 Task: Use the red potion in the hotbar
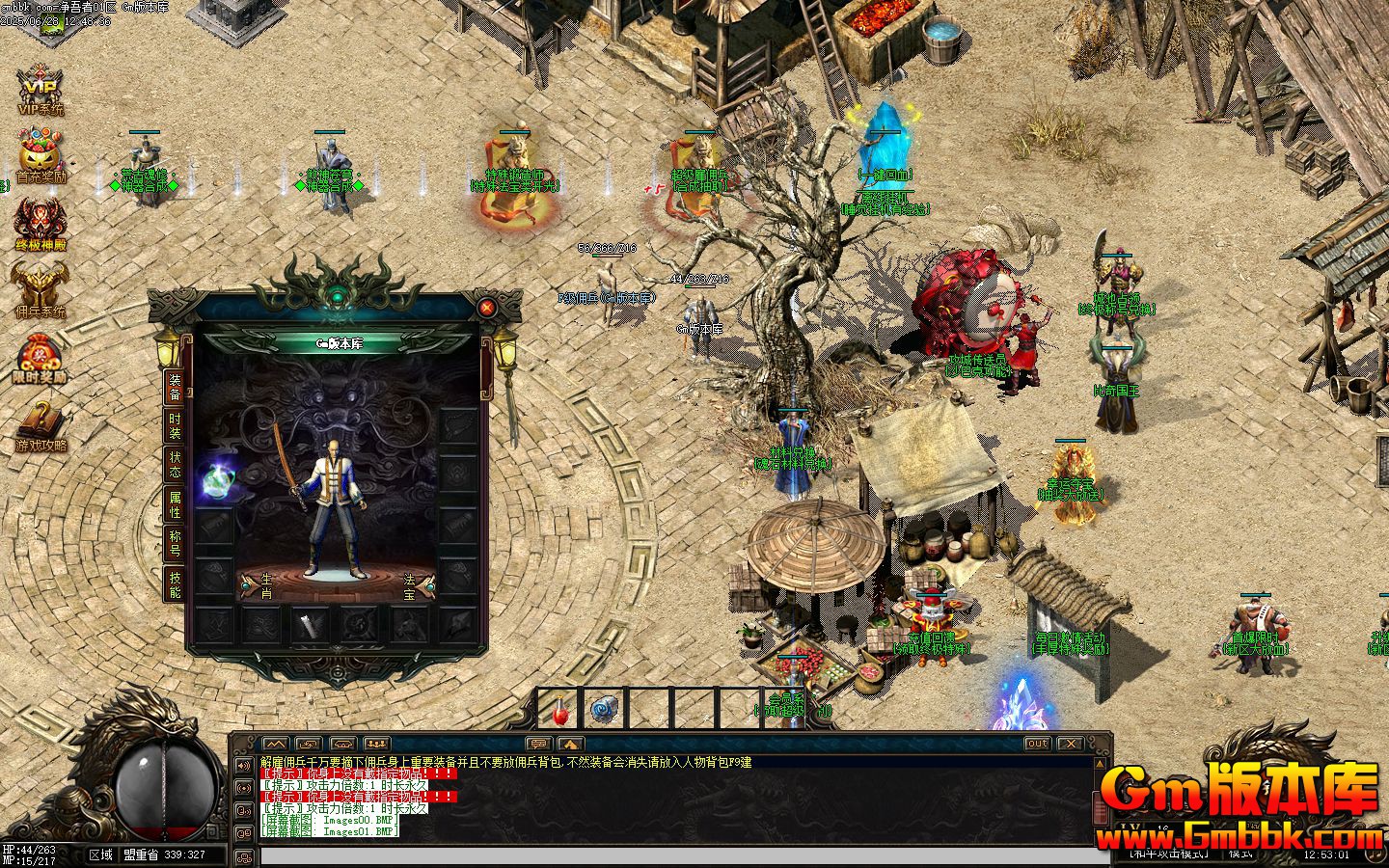click(x=560, y=710)
